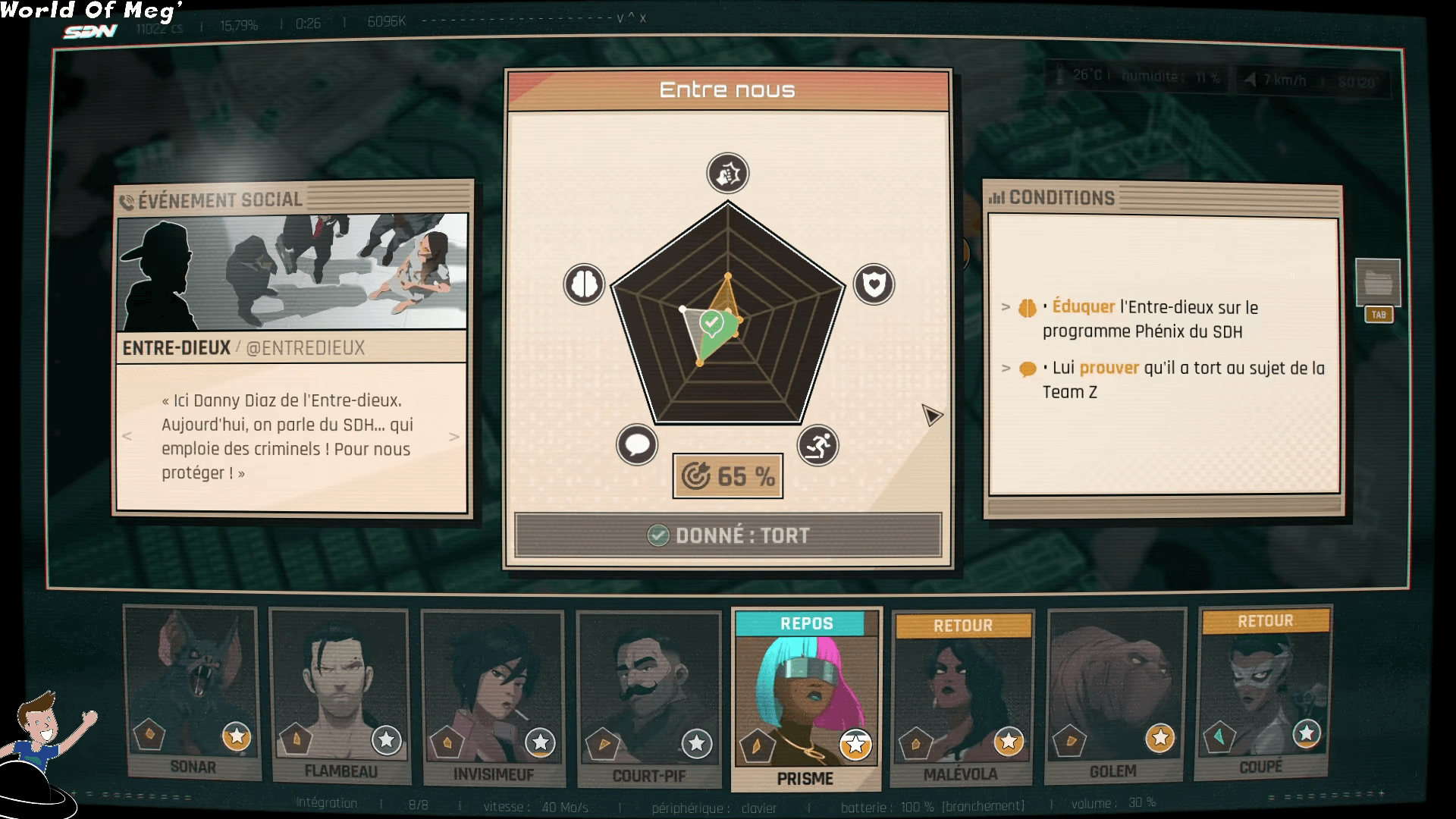
Task: Click the Donné : Tort result bar
Action: (x=728, y=535)
